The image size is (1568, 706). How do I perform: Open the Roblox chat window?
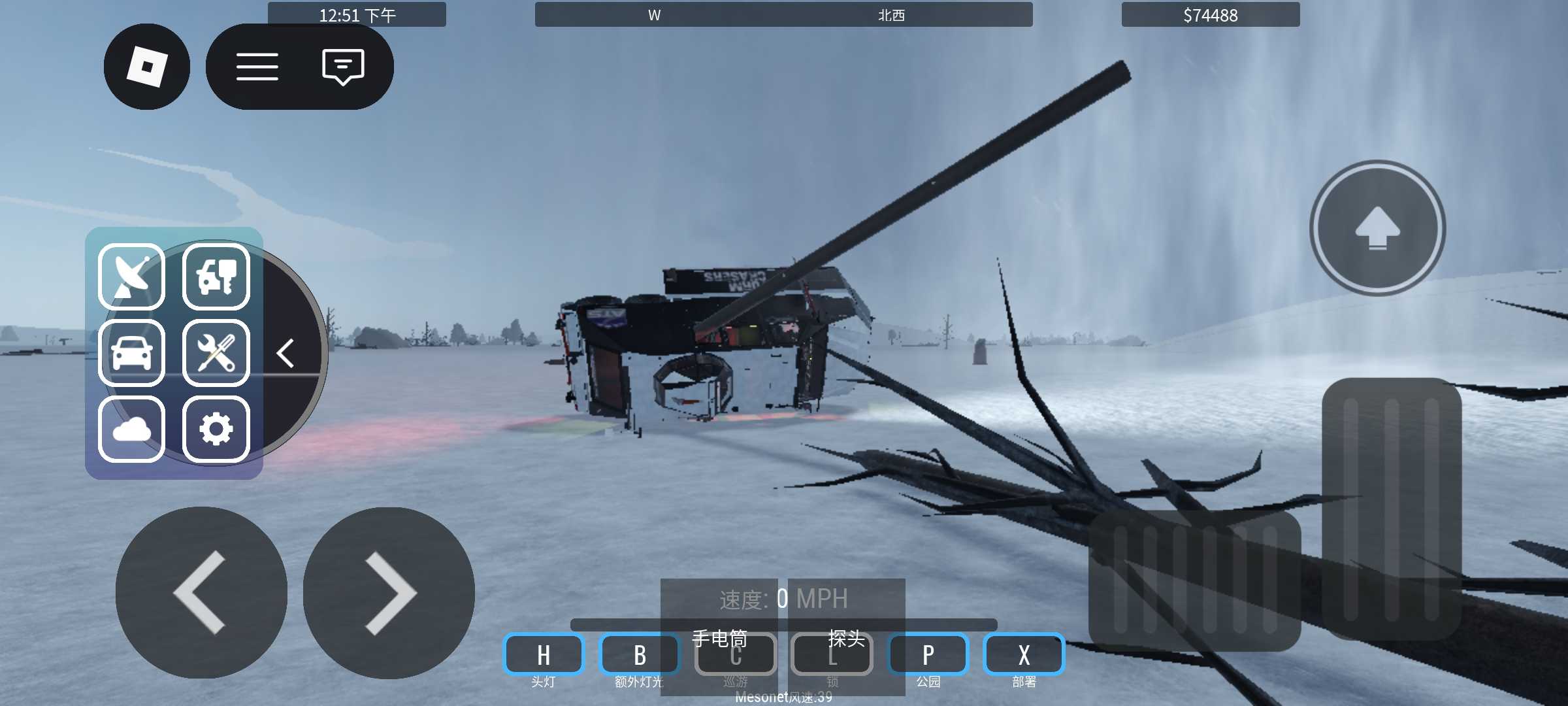pyautogui.click(x=343, y=67)
